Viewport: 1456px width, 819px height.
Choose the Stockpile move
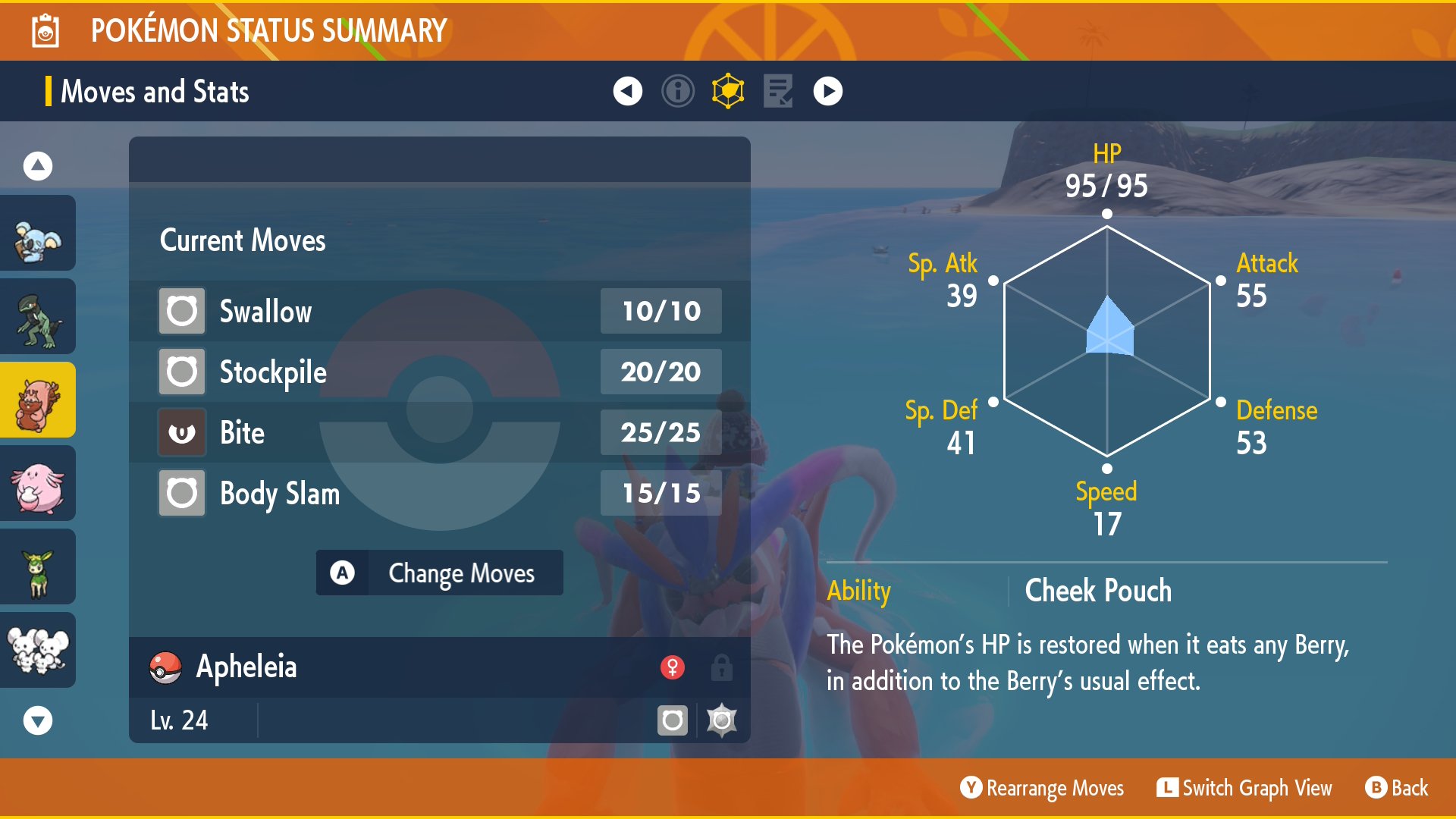pyautogui.click(x=440, y=372)
